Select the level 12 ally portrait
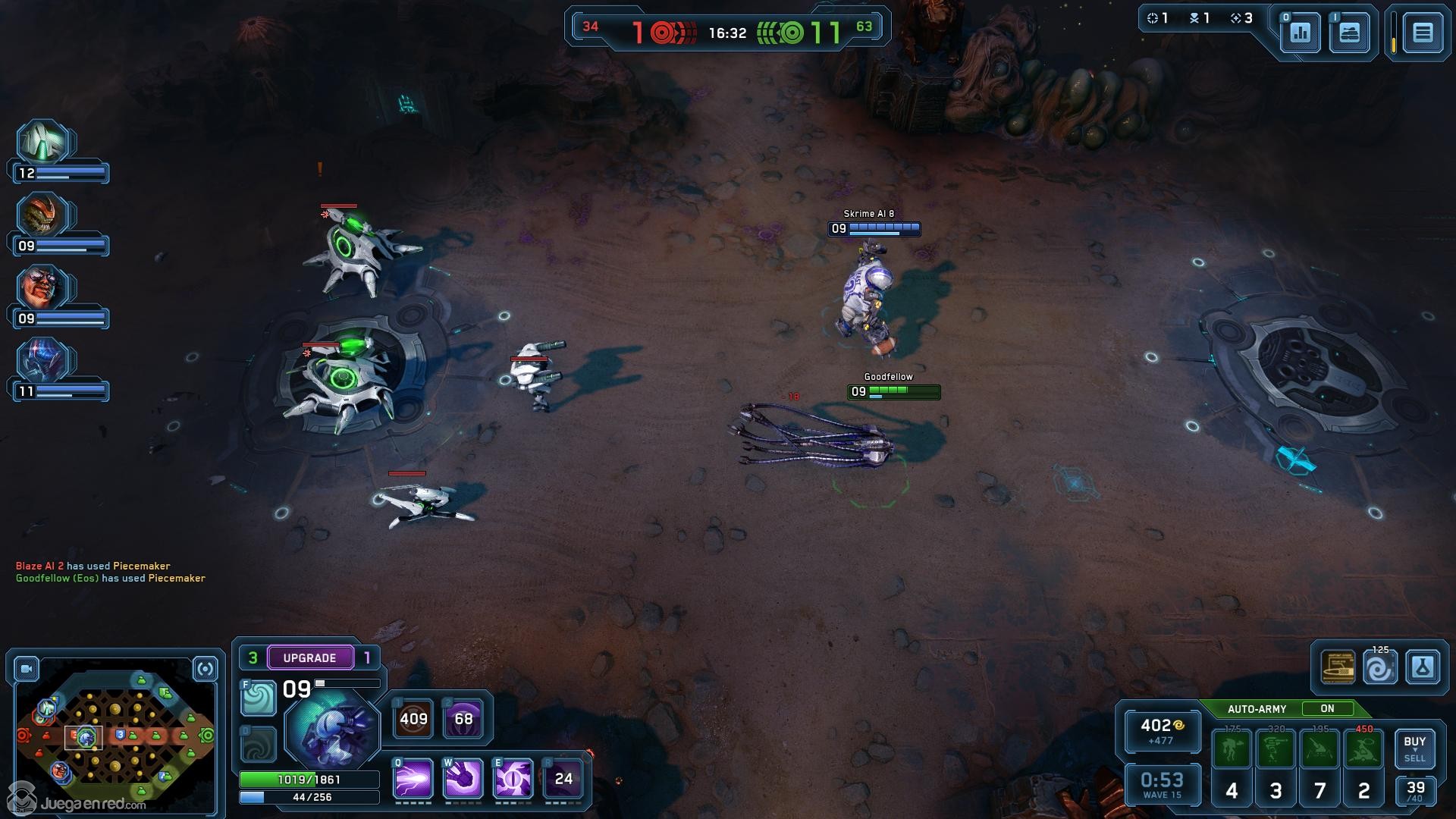Image resolution: width=1456 pixels, height=819 pixels. coord(44,143)
